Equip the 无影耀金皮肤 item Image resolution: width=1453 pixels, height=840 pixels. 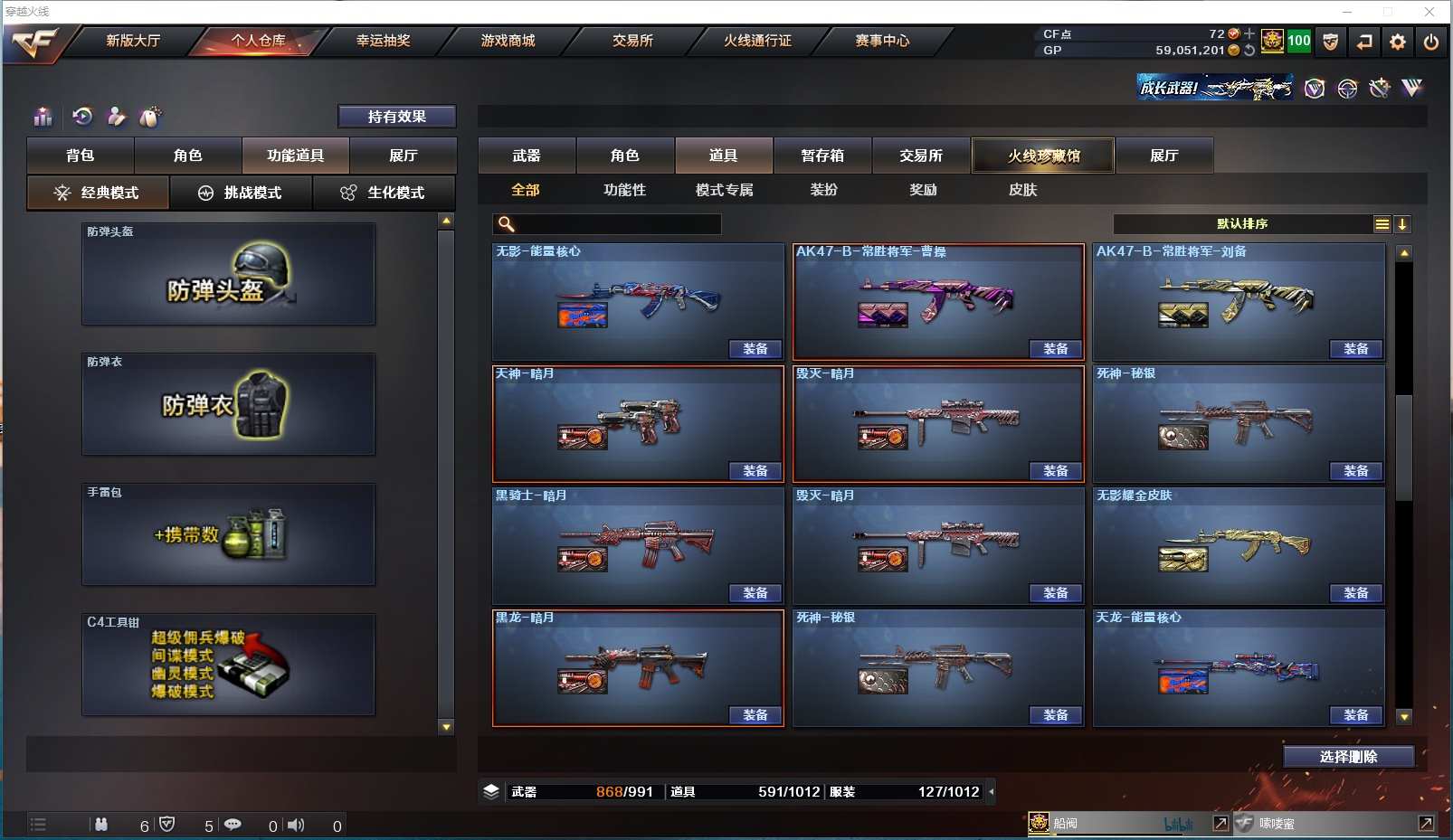click(x=1355, y=593)
